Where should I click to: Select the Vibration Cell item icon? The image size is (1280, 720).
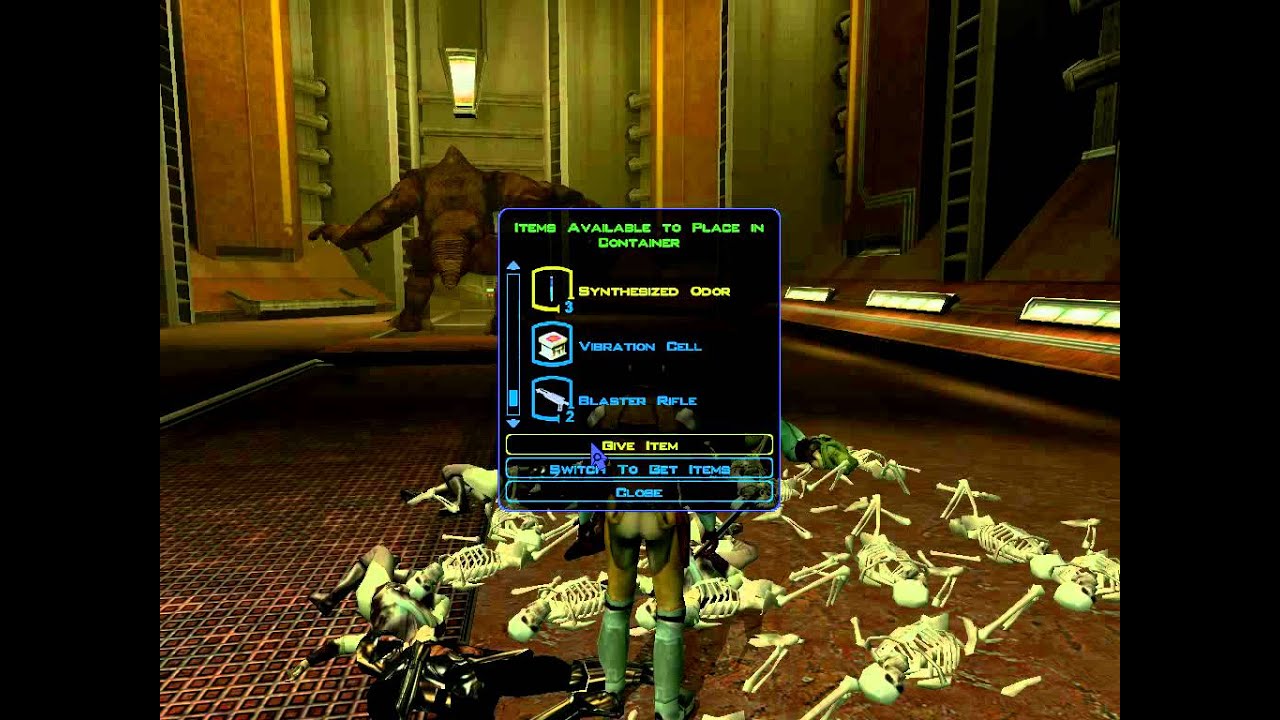[551, 342]
